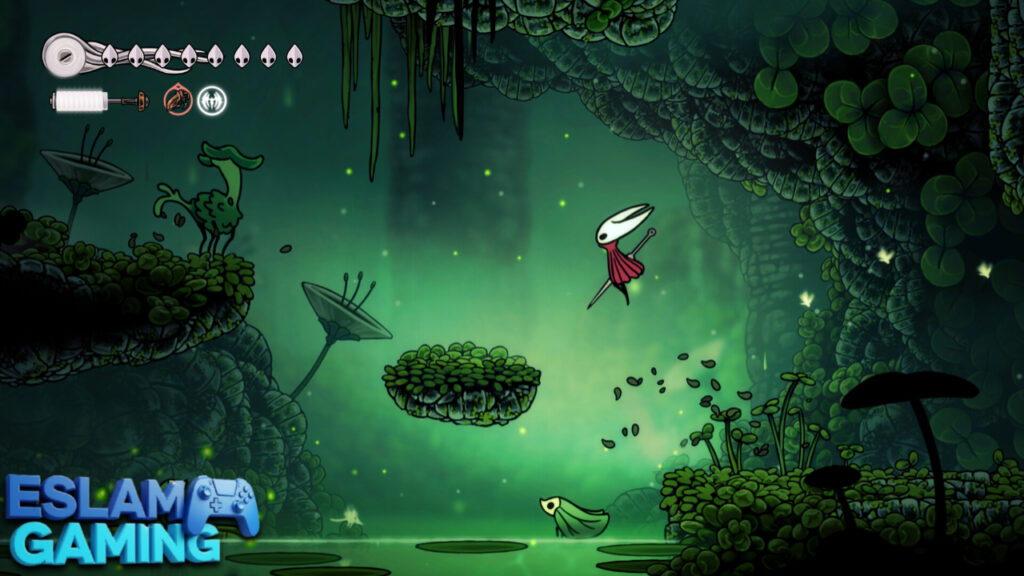1024x576 pixels.
Task: Click the Eslam Gaming channel logo
Action: 132,519
